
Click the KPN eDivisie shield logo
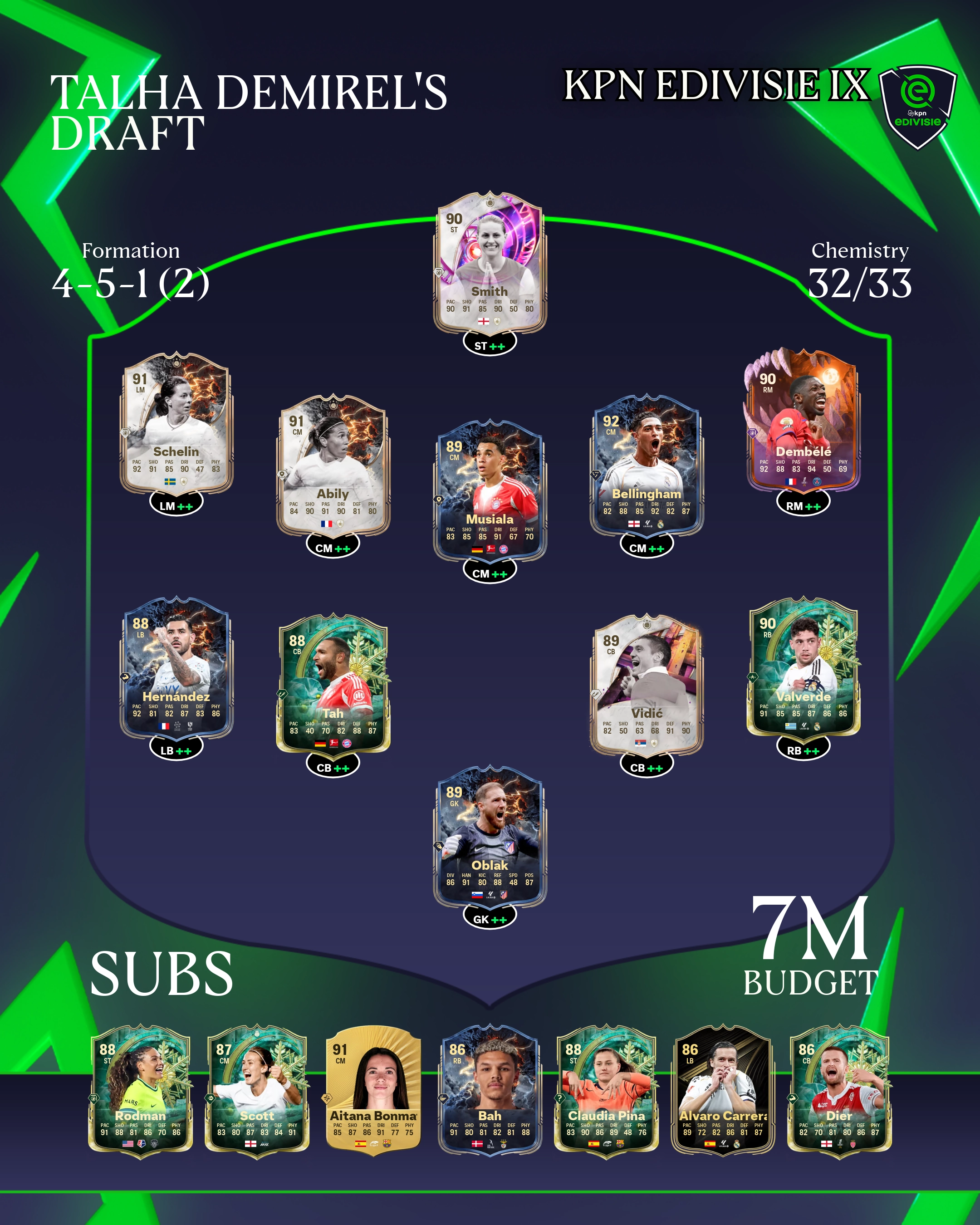[917, 106]
